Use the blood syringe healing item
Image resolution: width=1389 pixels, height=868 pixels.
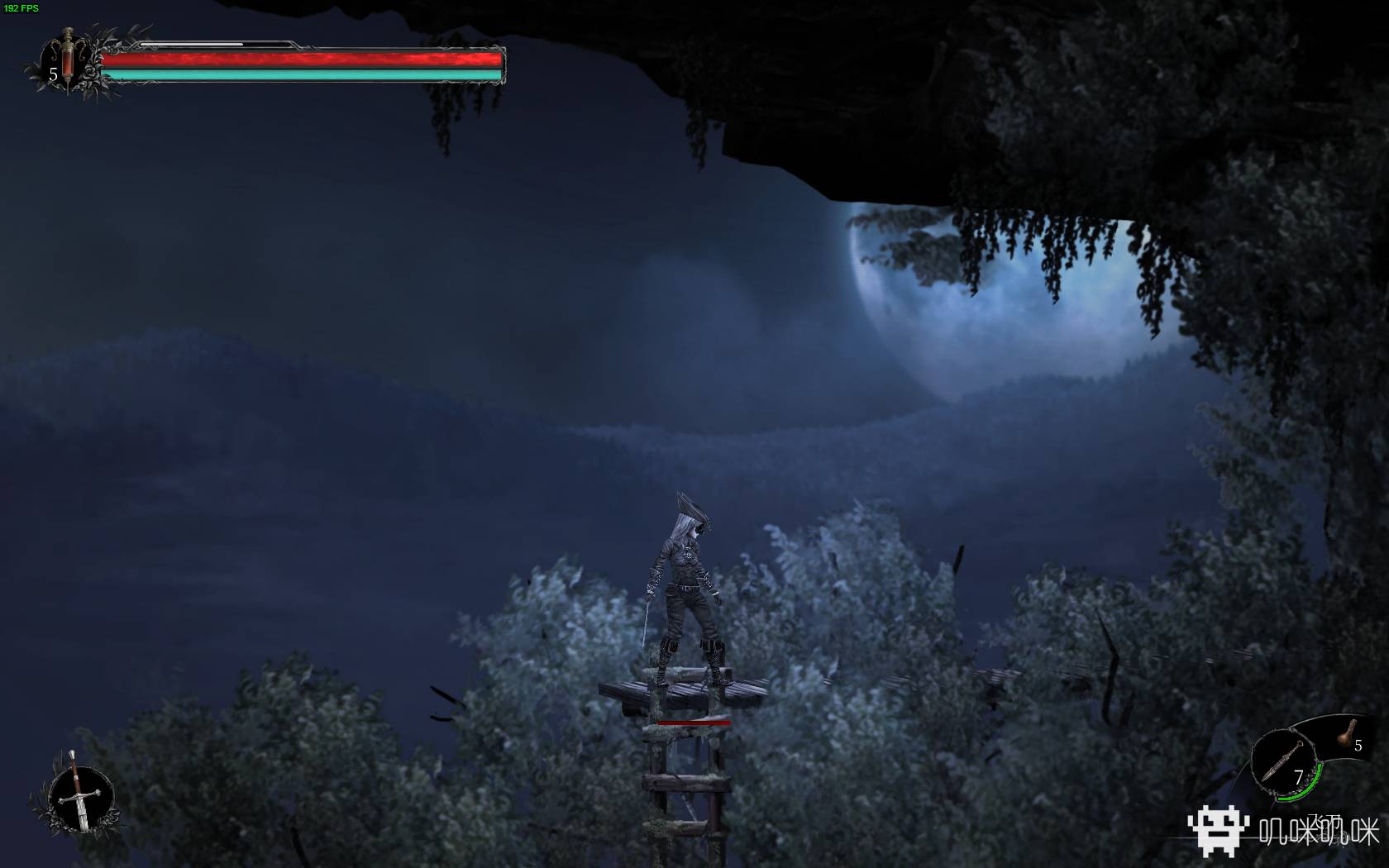click(68, 60)
